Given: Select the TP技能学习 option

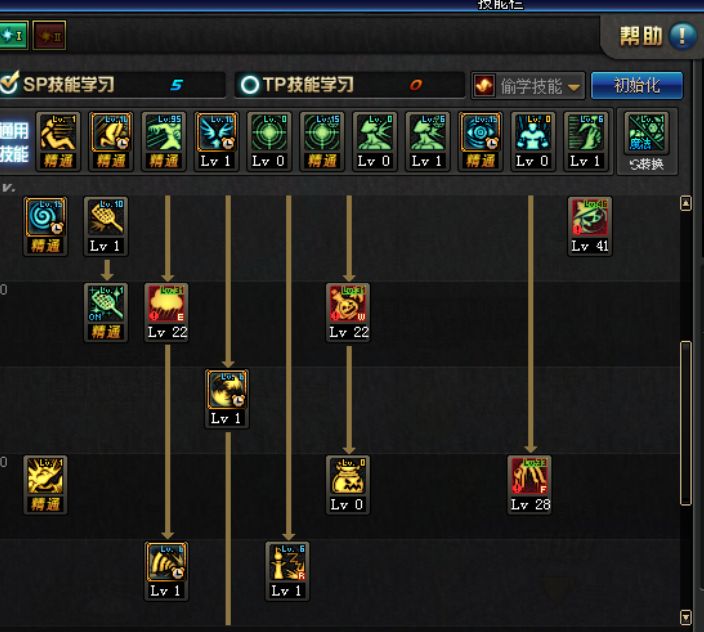Looking at the screenshot, I should (x=298, y=85).
